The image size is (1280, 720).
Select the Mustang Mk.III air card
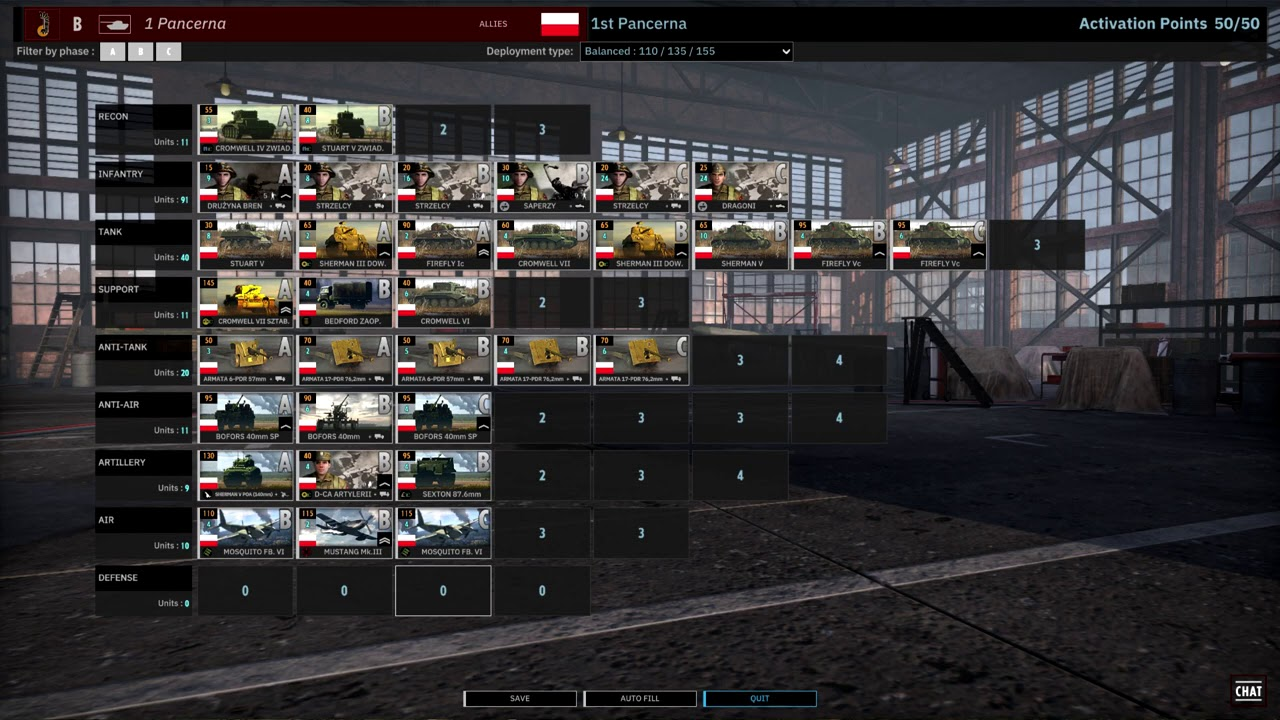(x=345, y=533)
